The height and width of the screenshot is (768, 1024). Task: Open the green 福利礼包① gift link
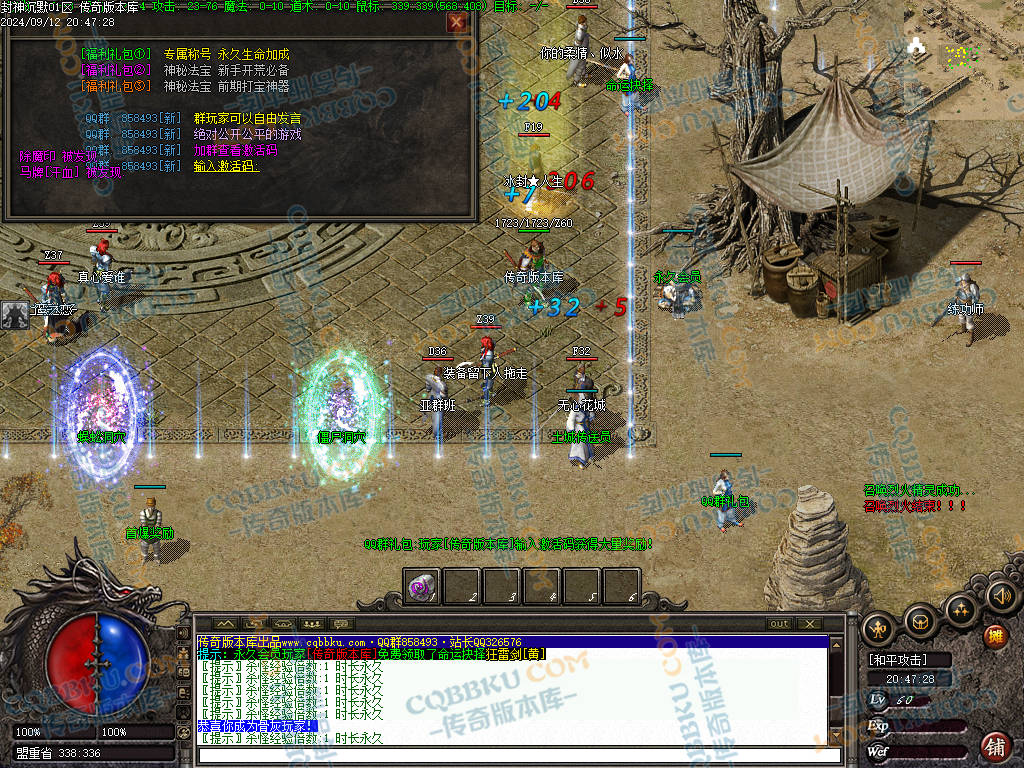pos(115,54)
